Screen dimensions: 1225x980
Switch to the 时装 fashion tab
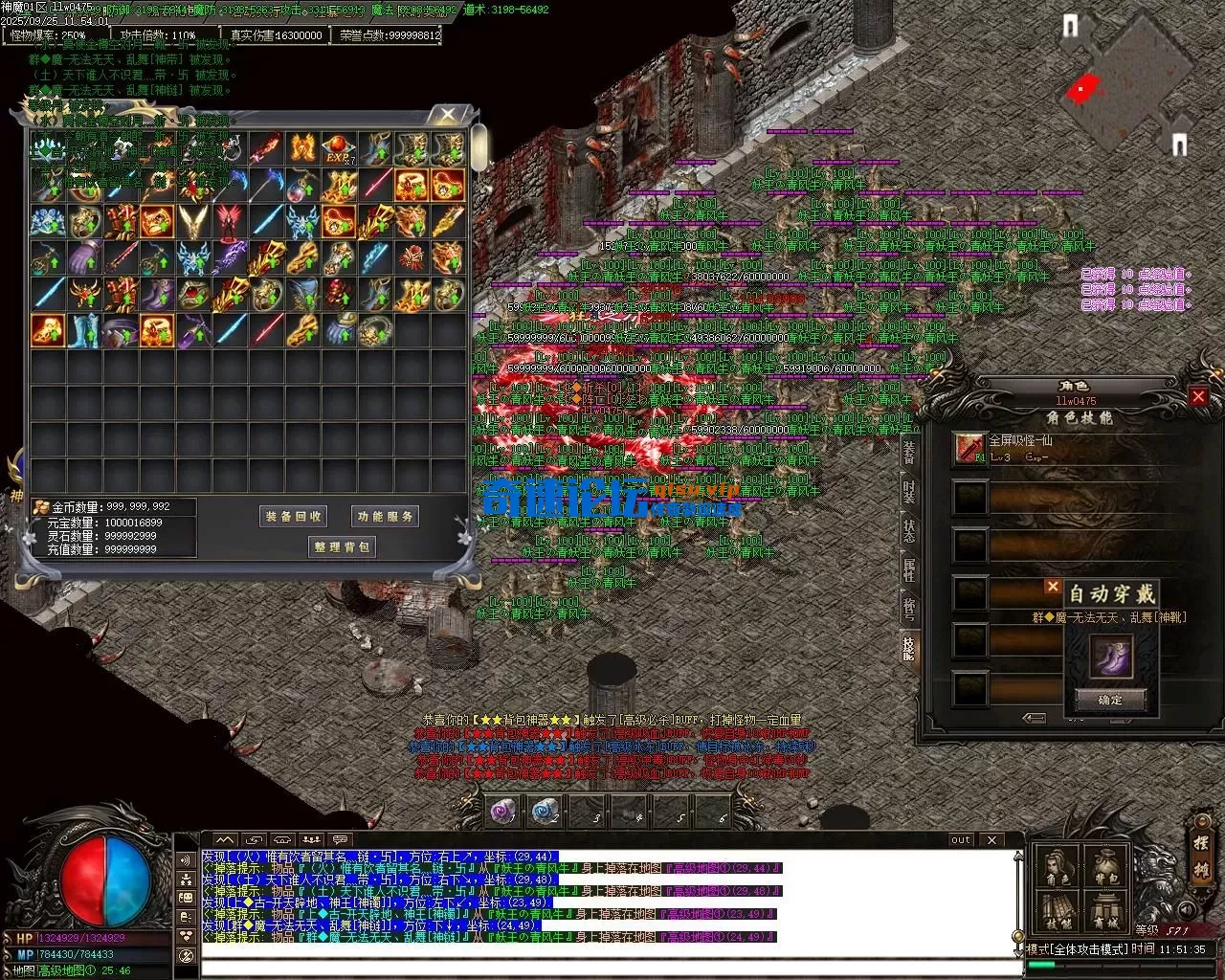coord(909,493)
